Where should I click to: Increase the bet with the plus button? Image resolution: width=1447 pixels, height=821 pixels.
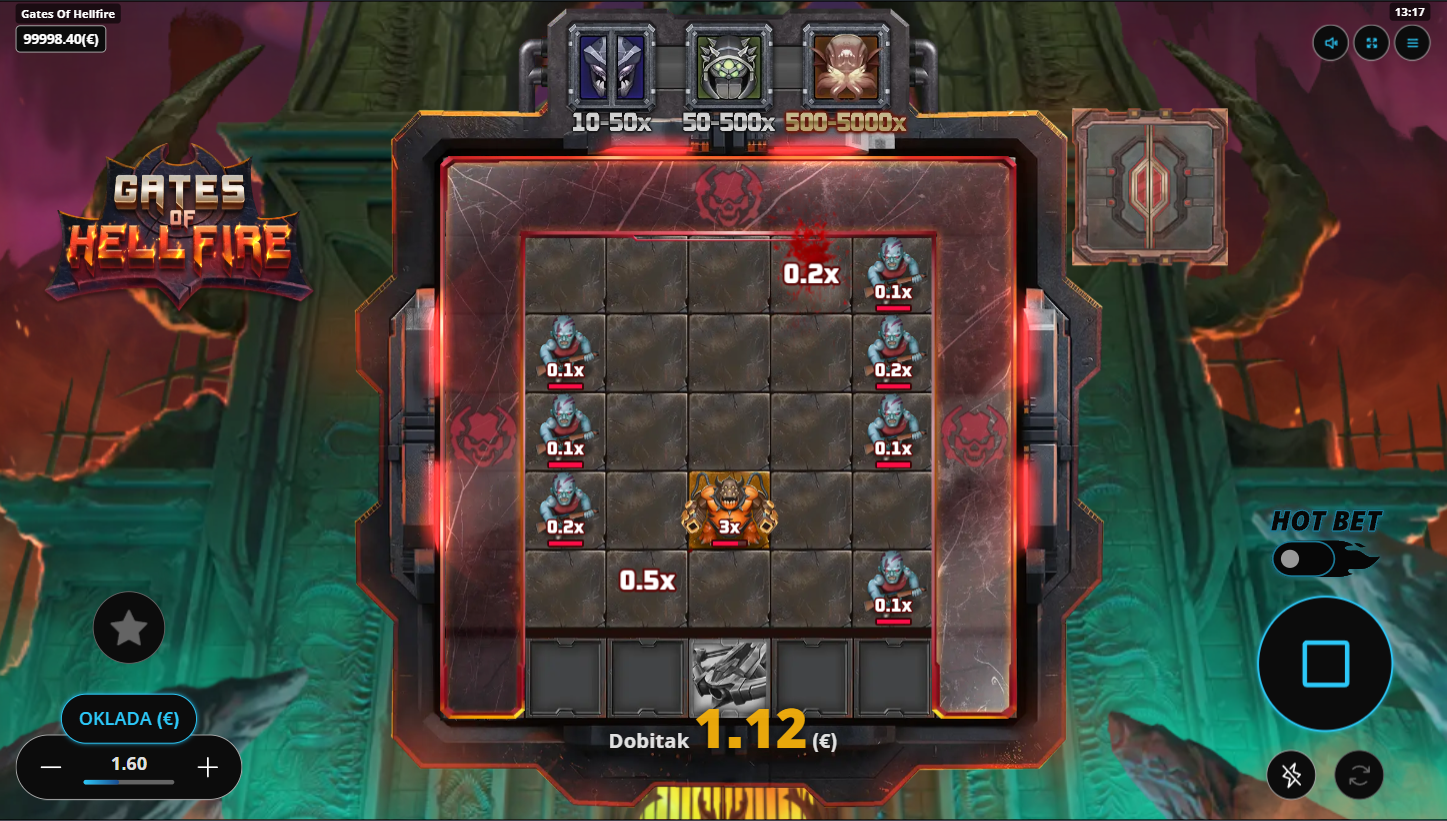click(208, 767)
